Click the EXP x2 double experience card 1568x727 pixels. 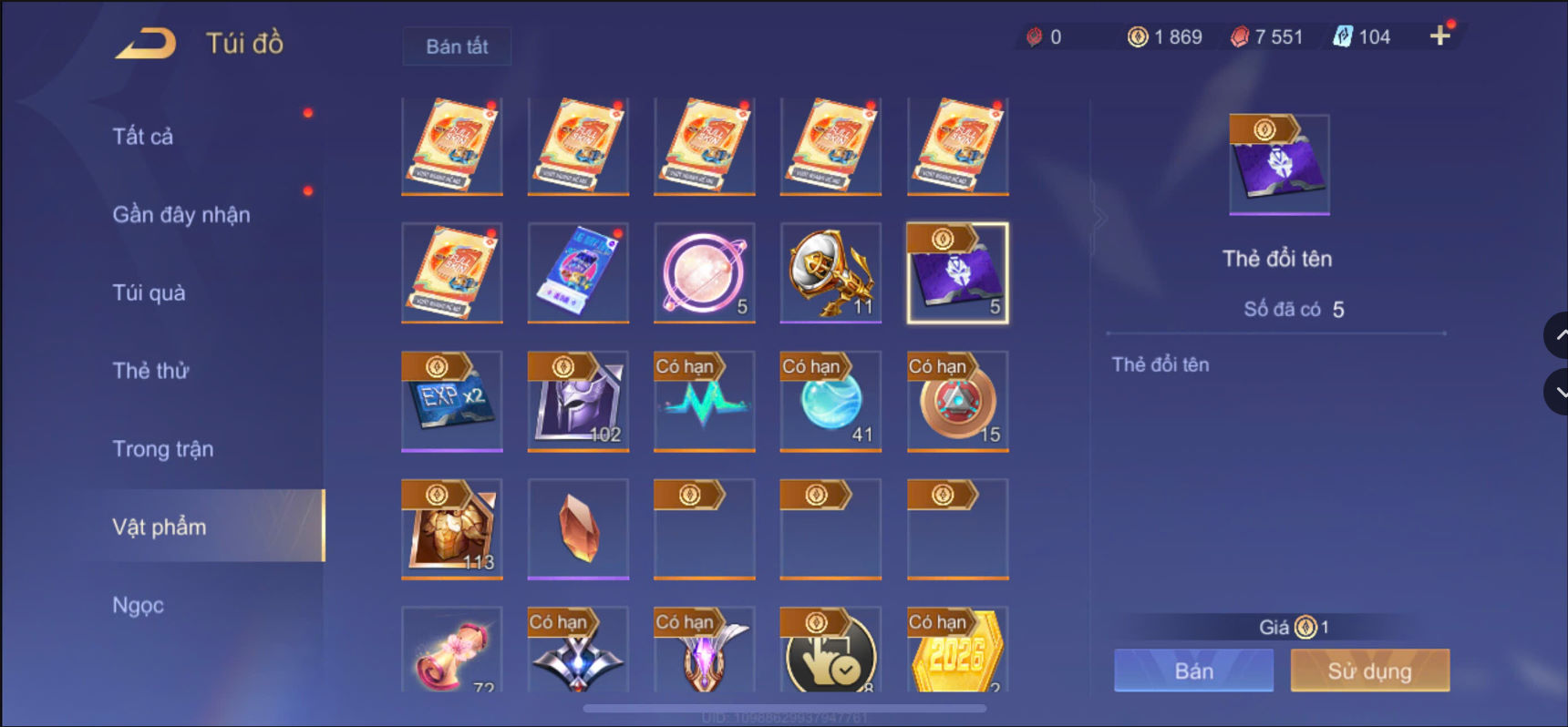tap(451, 401)
